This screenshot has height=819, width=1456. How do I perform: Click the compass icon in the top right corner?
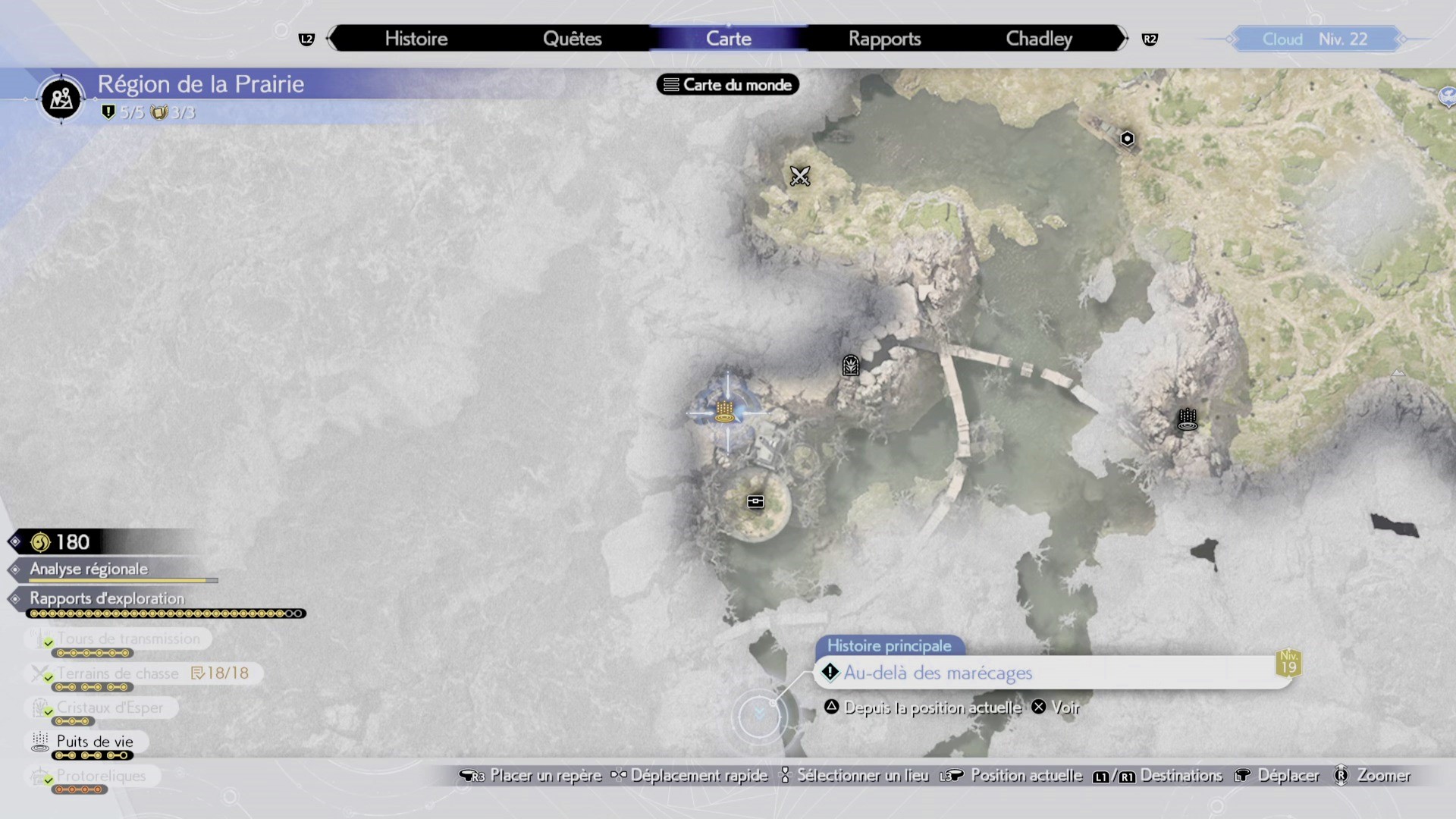1447,97
